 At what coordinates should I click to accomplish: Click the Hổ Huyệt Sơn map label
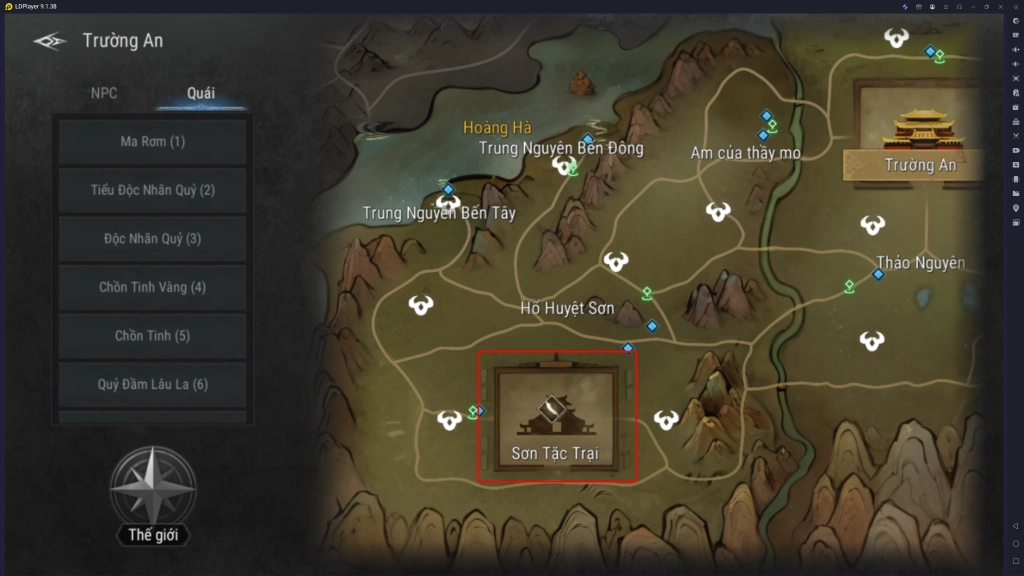[567, 308]
